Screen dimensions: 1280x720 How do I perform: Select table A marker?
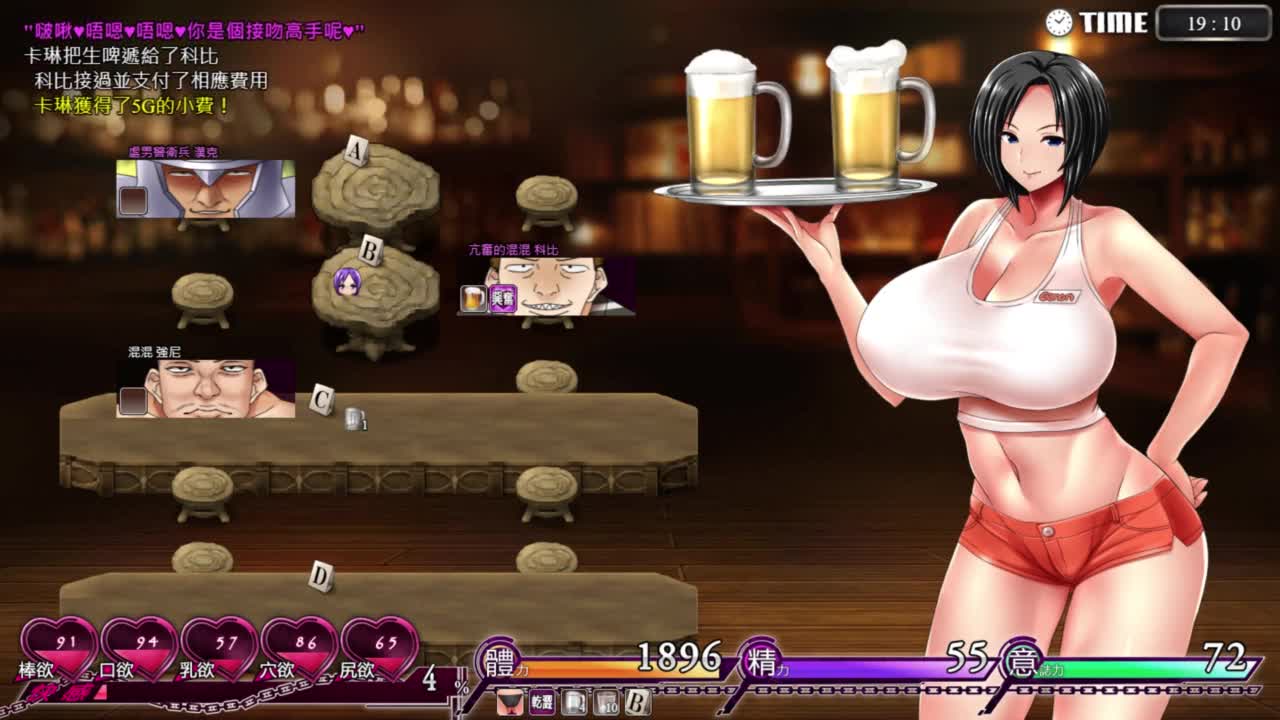pyautogui.click(x=356, y=152)
